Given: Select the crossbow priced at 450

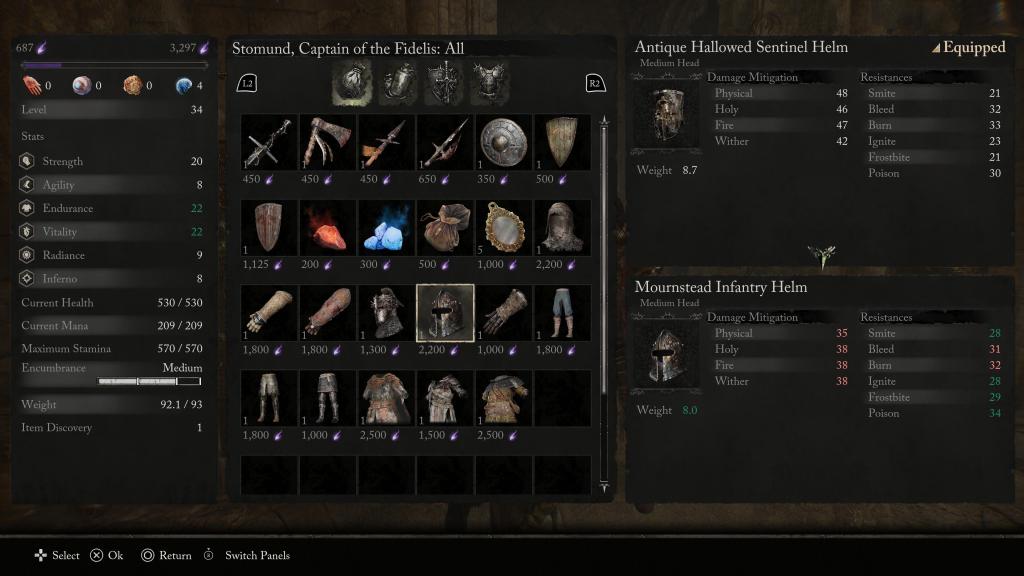Looking at the screenshot, I should click(269, 142).
